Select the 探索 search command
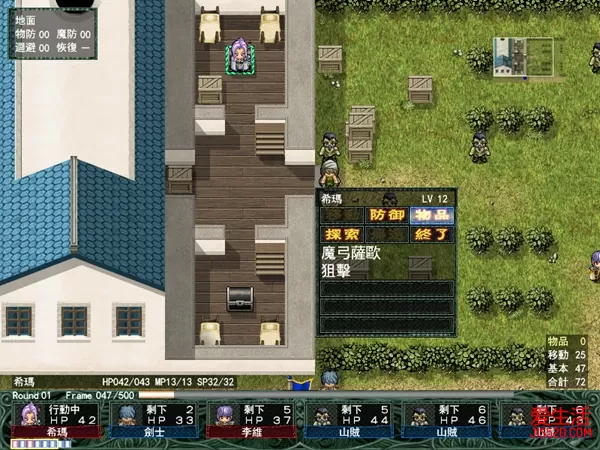The height and width of the screenshot is (450, 600). coord(341,234)
